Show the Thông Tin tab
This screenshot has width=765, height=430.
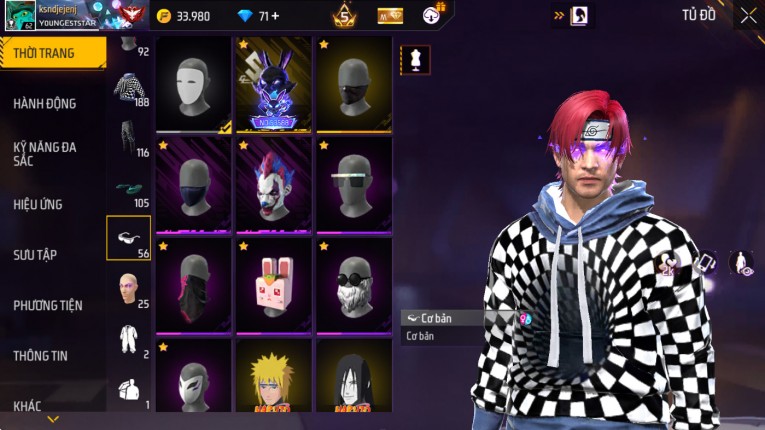pos(41,355)
